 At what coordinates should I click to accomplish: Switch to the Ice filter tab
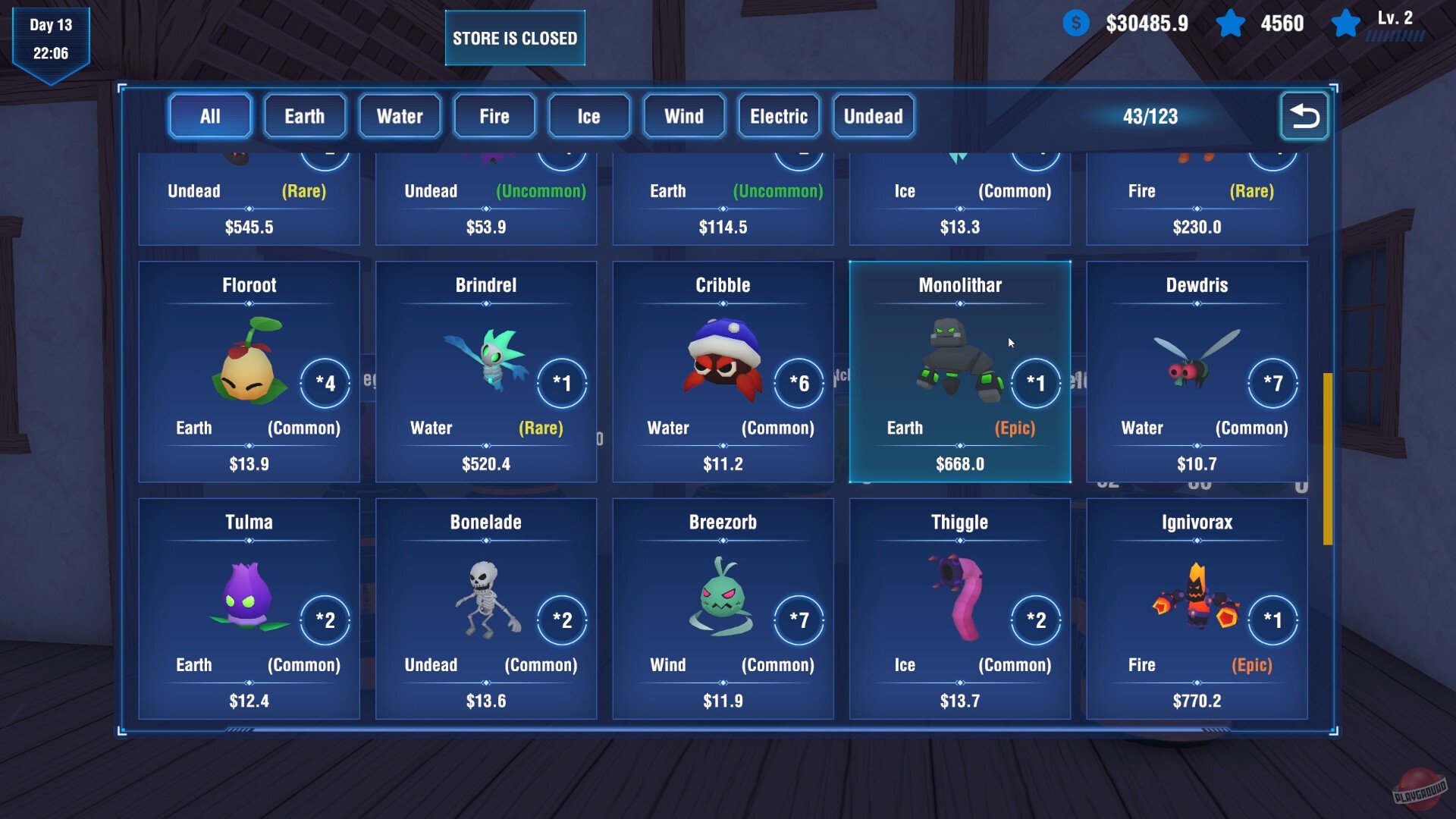pos(589,116)
